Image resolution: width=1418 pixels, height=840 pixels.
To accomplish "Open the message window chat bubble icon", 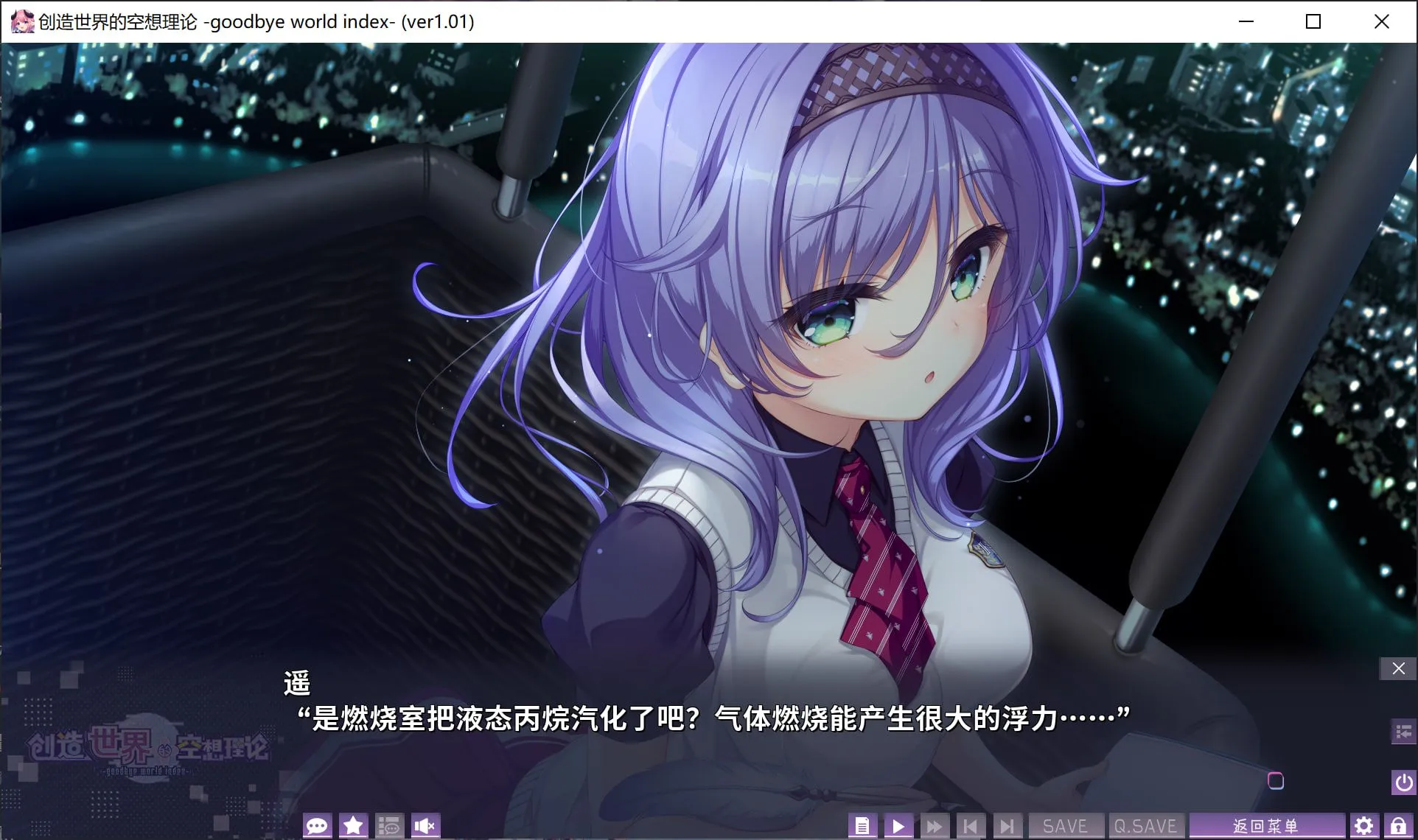I will pos(317,825).
